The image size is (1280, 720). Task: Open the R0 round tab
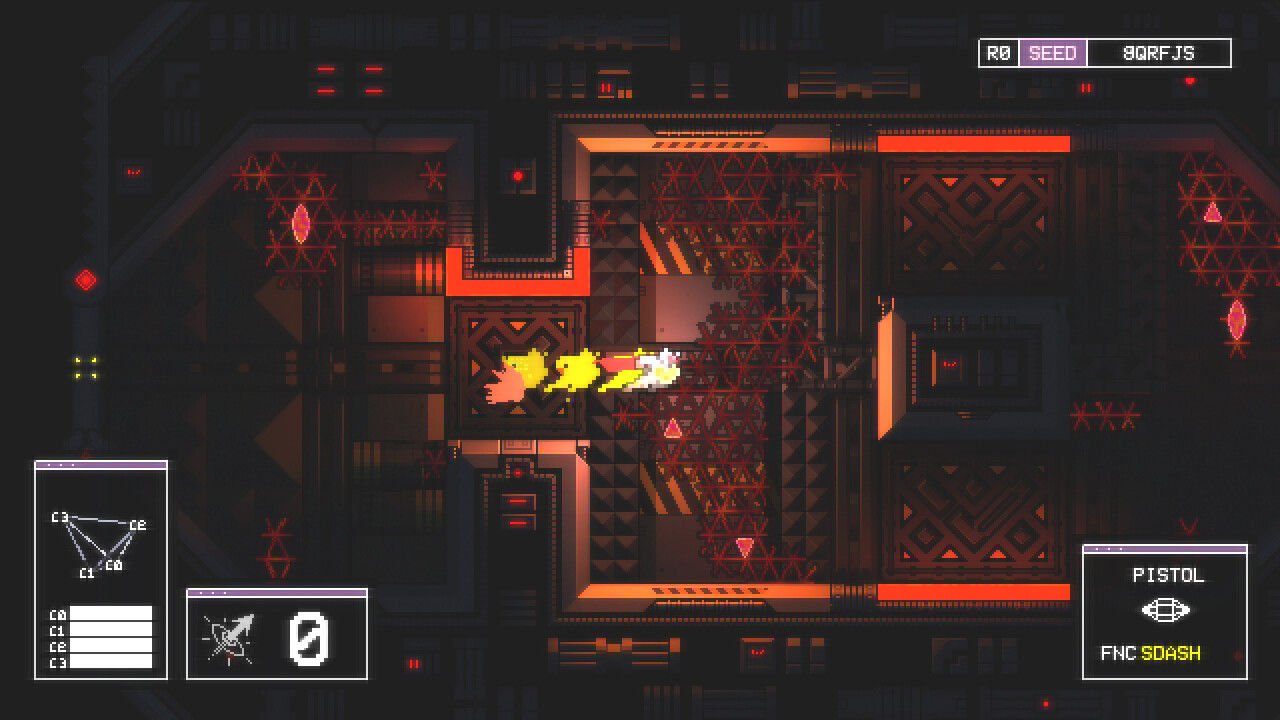pos(997,53)
